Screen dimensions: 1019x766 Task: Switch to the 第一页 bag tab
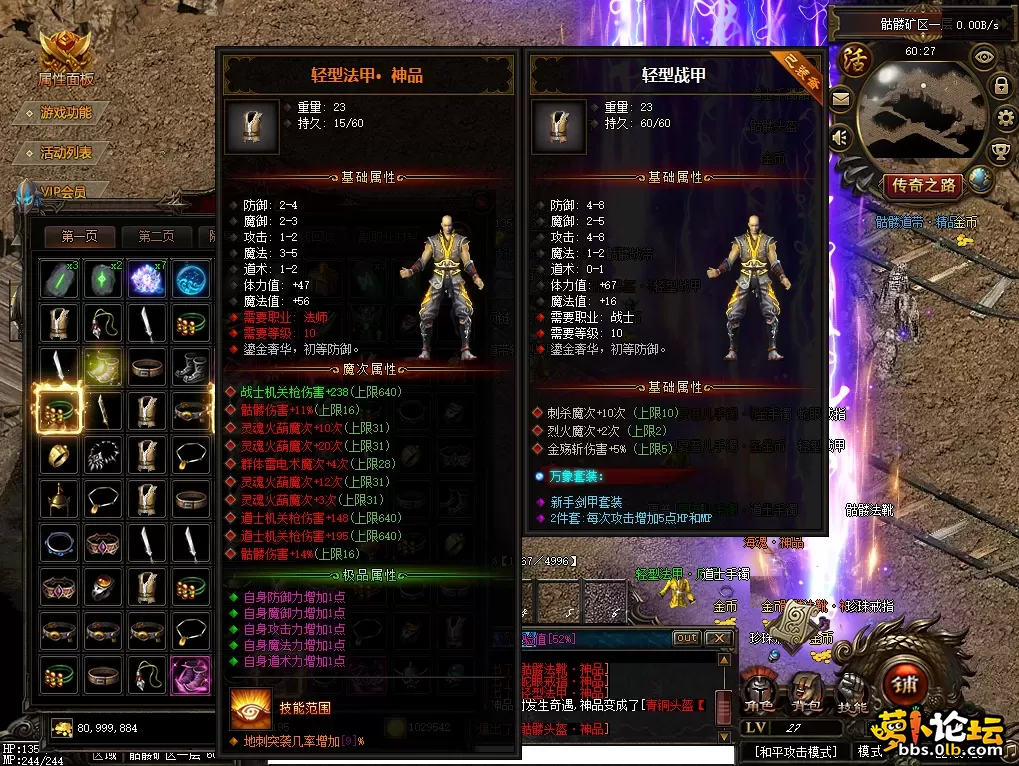click(x=80, y=237)
